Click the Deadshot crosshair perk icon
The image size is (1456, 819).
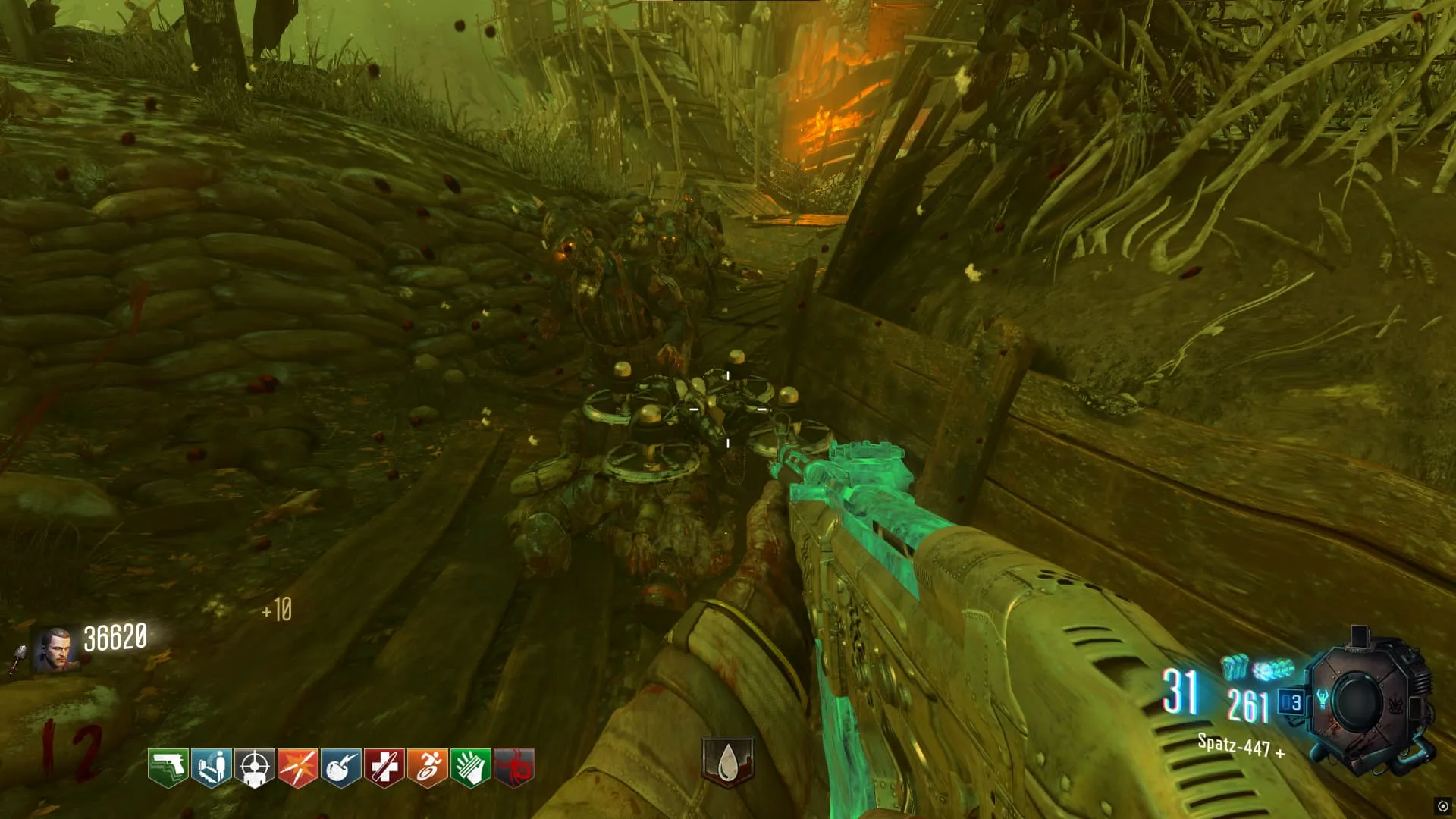[x=254, y=768]
